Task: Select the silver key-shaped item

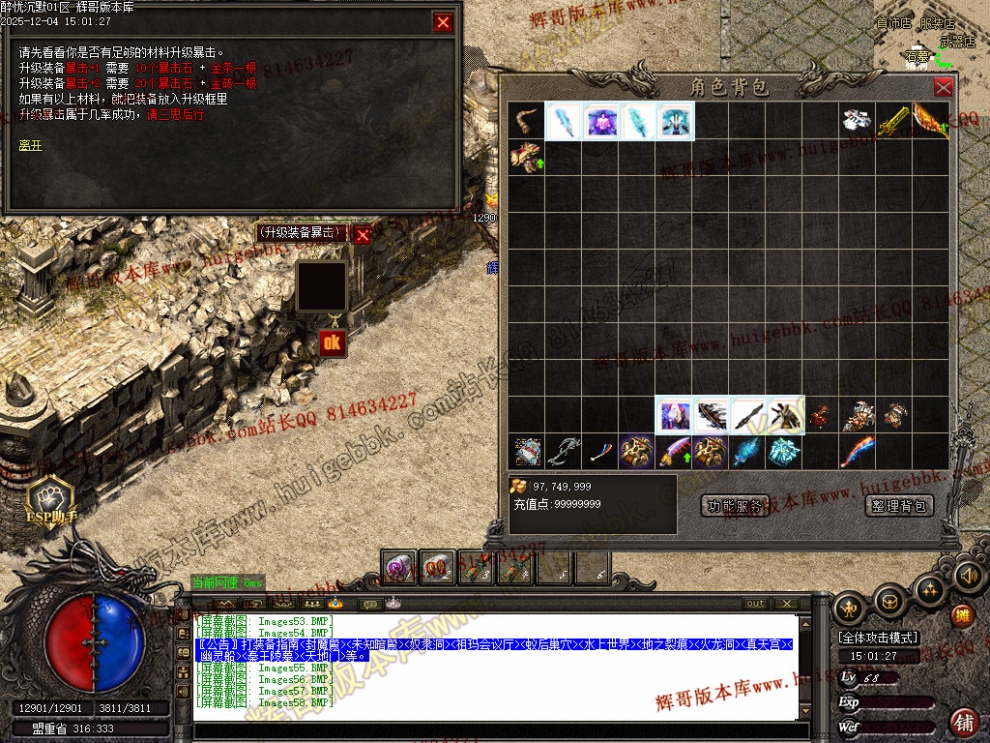Action: (563, 451)
